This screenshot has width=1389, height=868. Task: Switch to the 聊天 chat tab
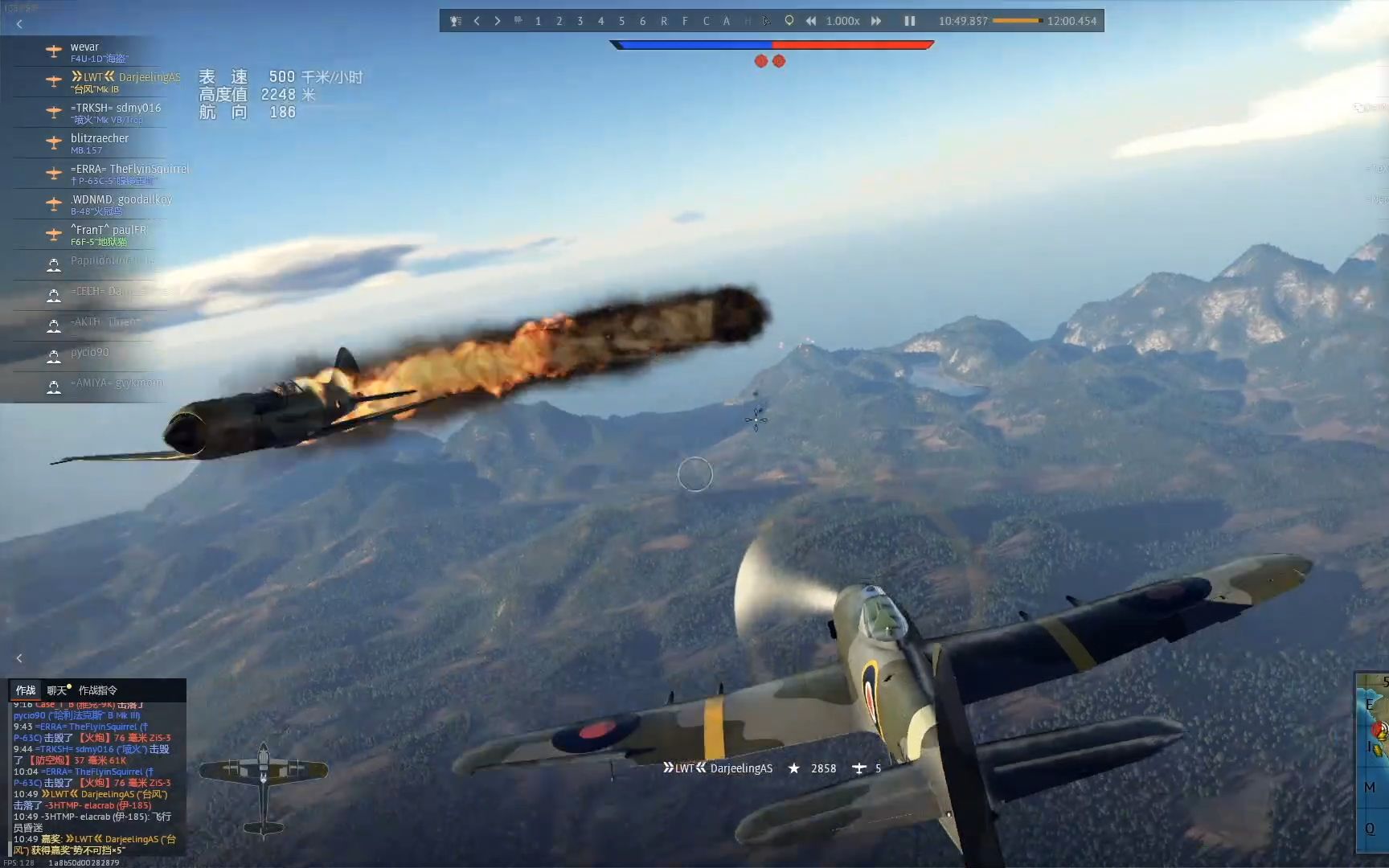[57, 690]
